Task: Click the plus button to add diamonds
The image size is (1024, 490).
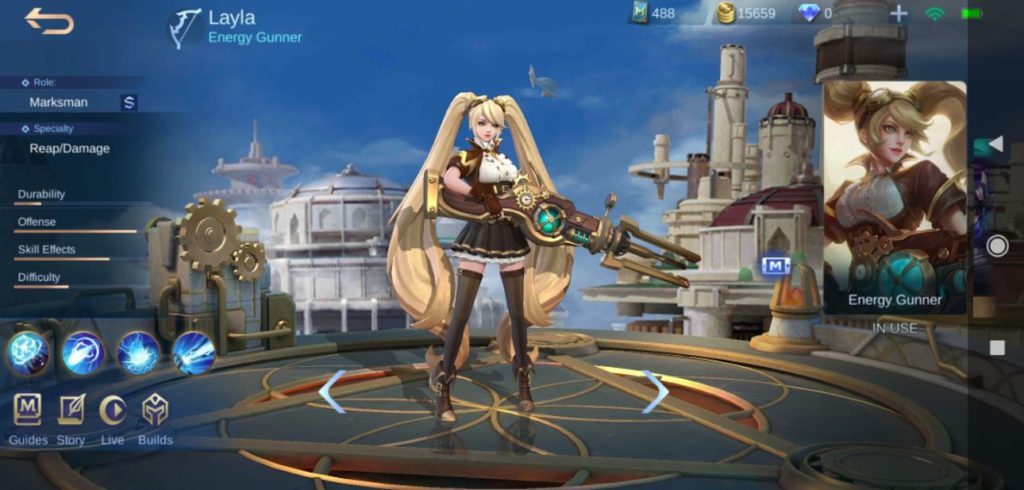Action: pos(898,14)
